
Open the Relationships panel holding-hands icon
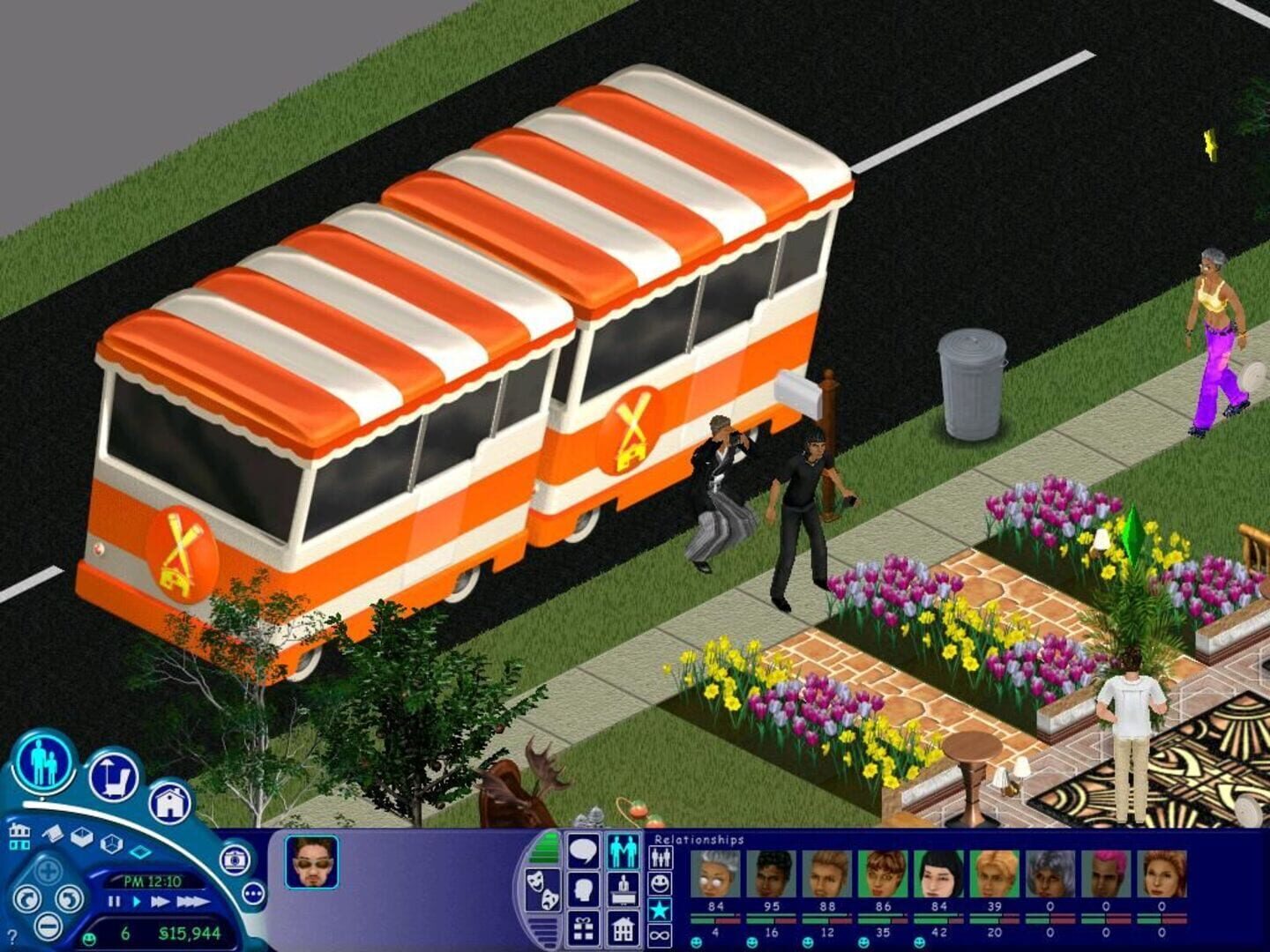click(621, 850)
